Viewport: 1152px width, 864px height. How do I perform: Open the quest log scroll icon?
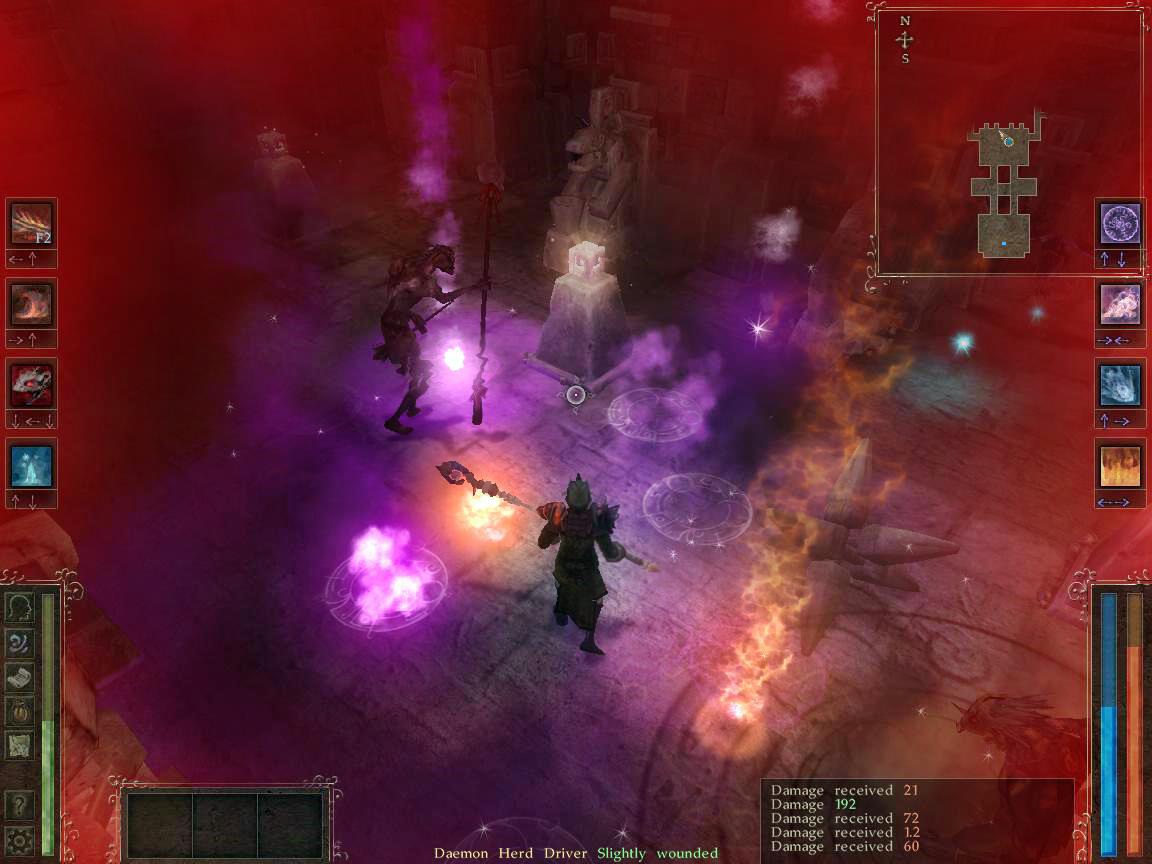tap(19, 677)
